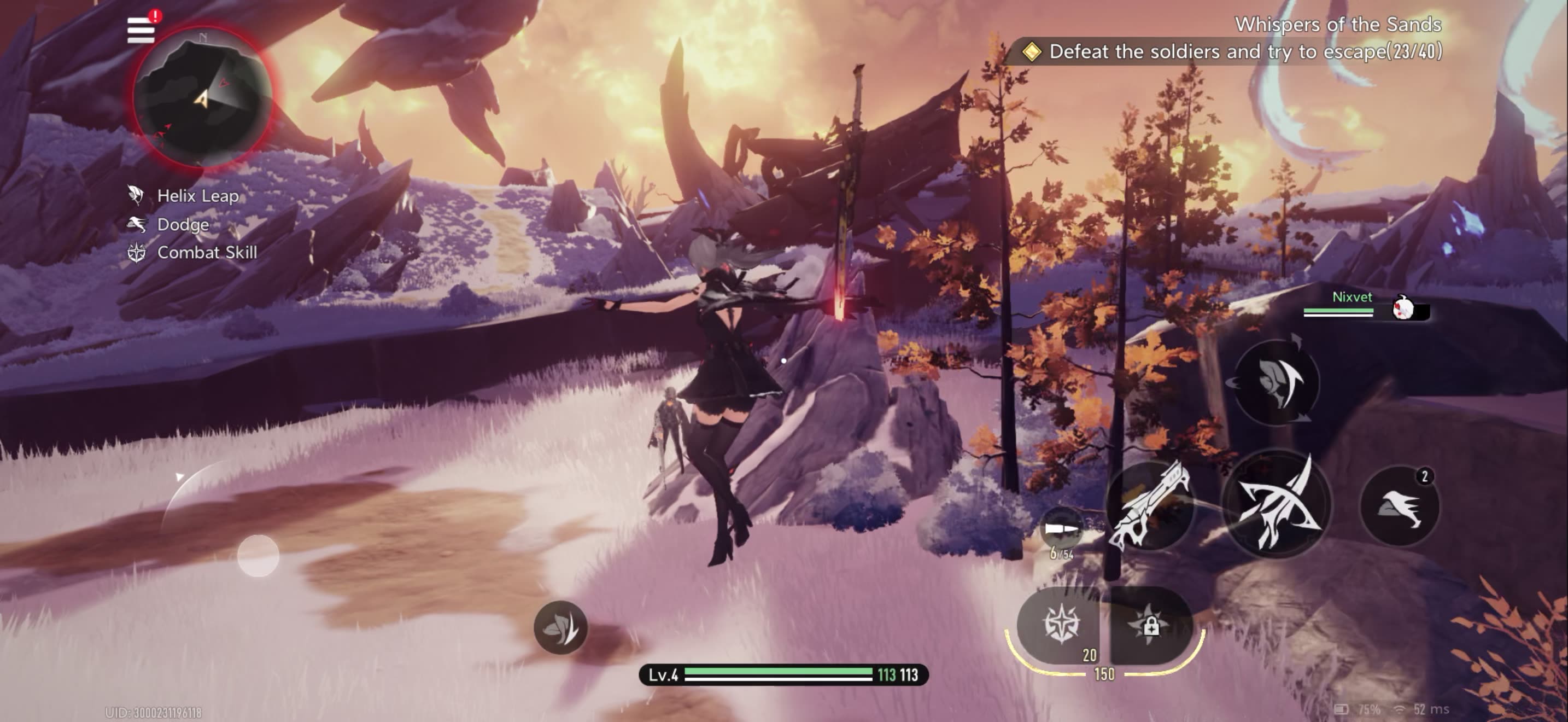The height and width of the screenshot is (722, 1568).
Task: Tap the small skill icon at bottom center
Action: pyautogui.click(x=560, y=627)
